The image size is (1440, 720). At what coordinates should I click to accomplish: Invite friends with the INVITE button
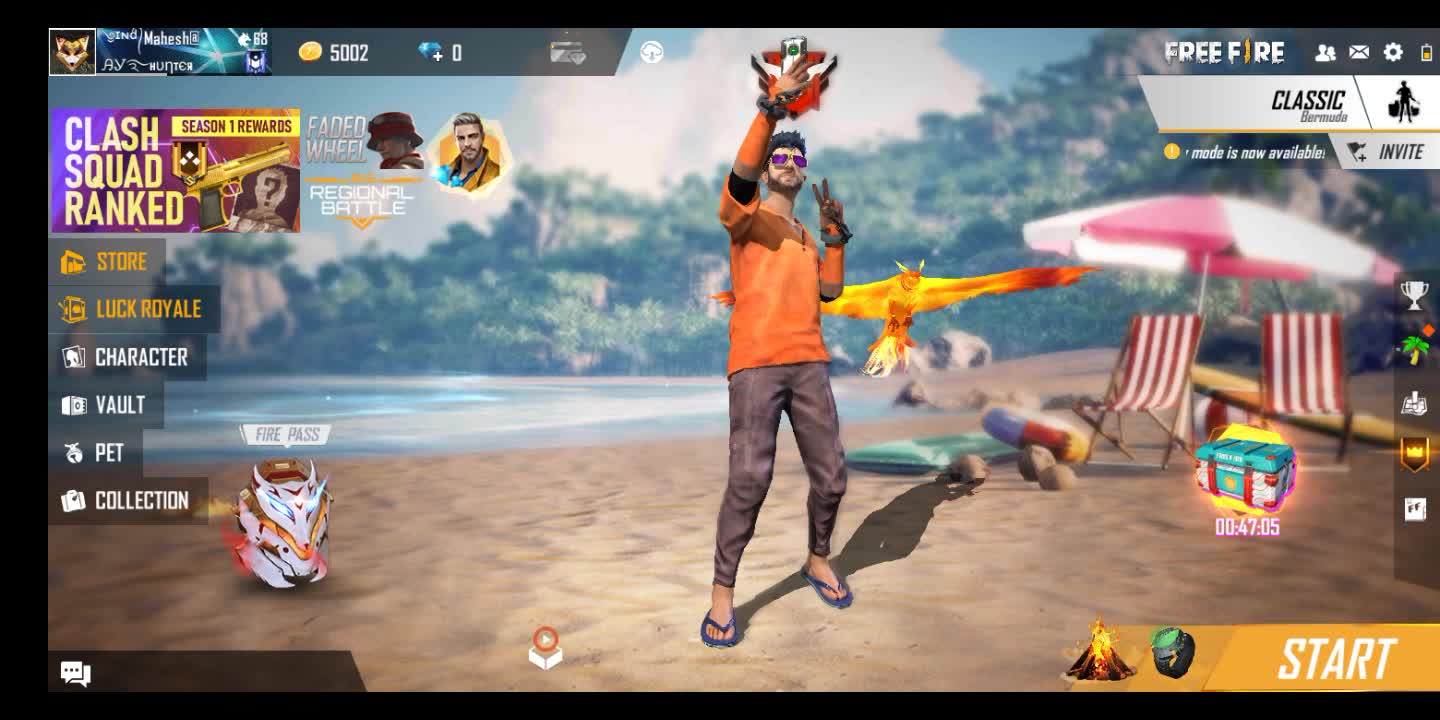tap(1386, 152)
